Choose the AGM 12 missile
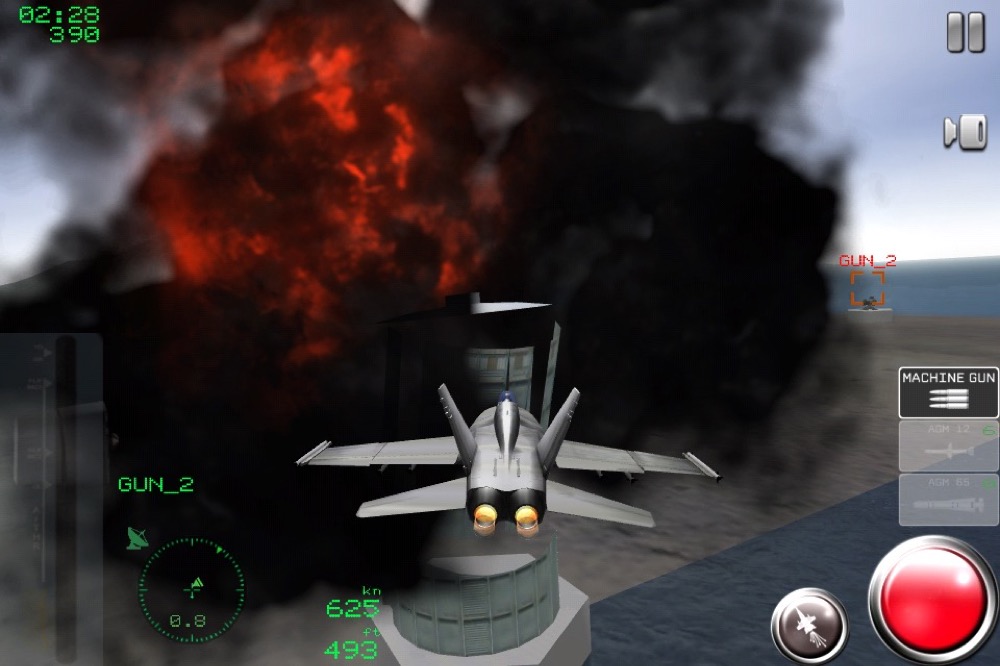This screenshot has width=1000, height=666. [x=948, y=445]
